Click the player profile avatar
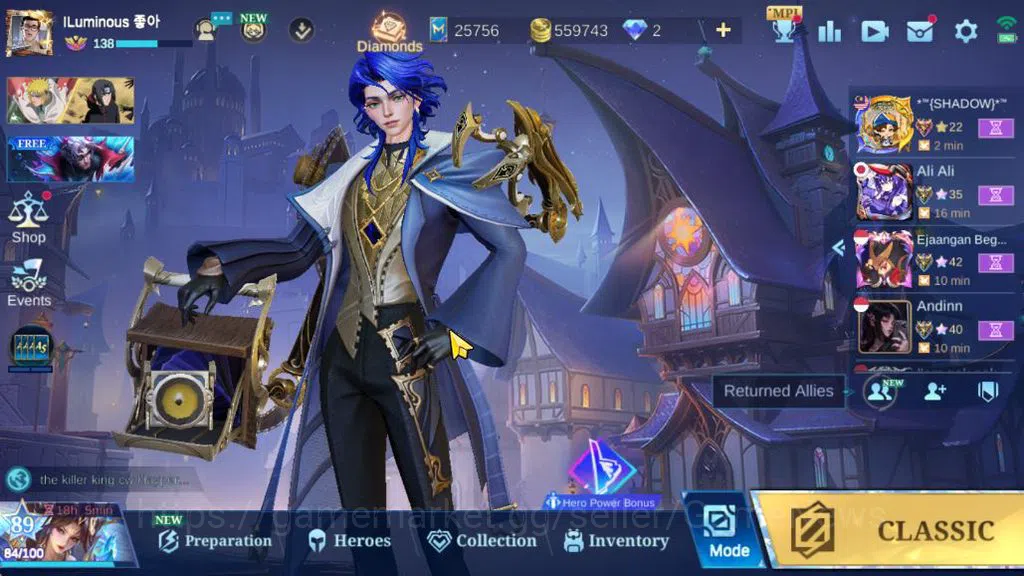Image resolution: width=1024 pixels, height=576 pixels. (x=30, y=33)
